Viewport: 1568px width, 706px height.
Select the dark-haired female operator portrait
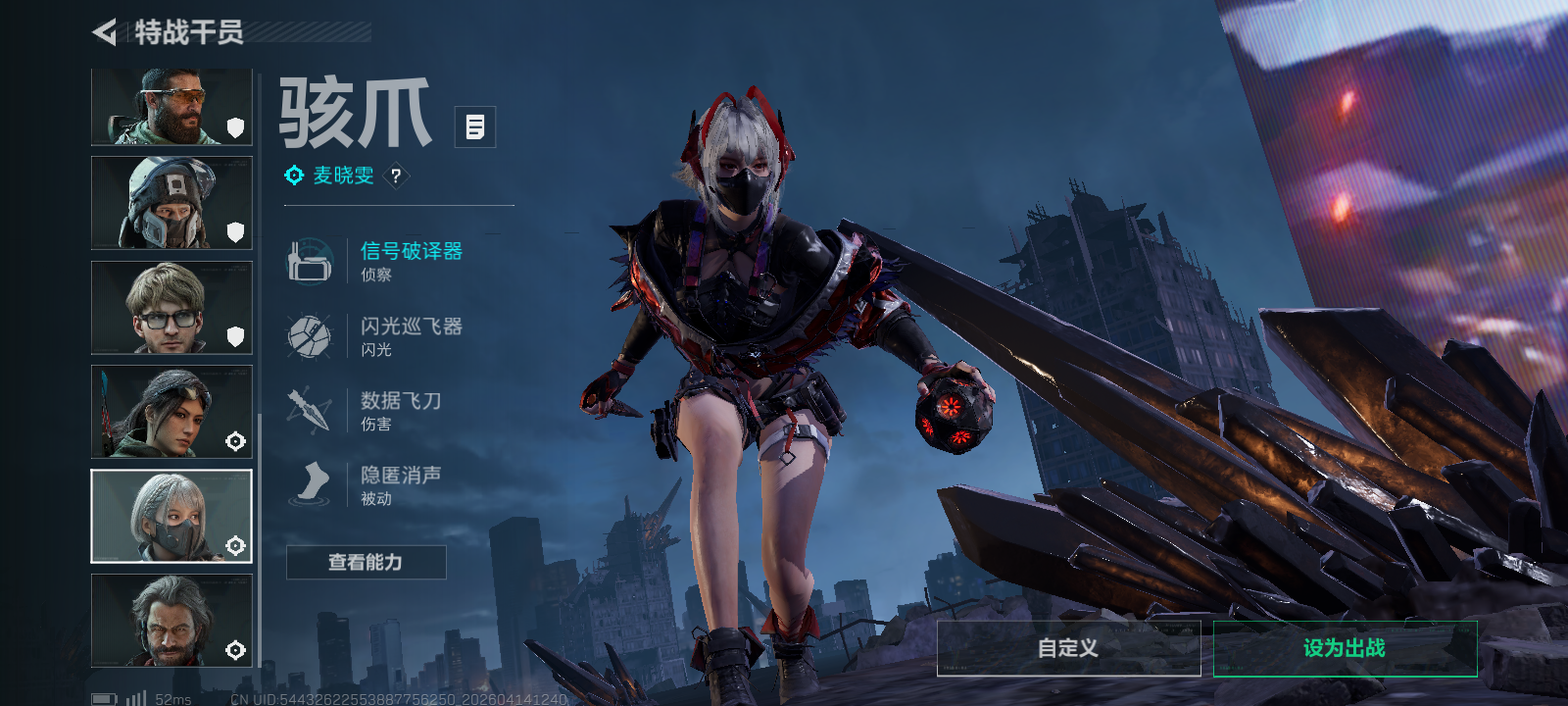[x=171, y=412]
